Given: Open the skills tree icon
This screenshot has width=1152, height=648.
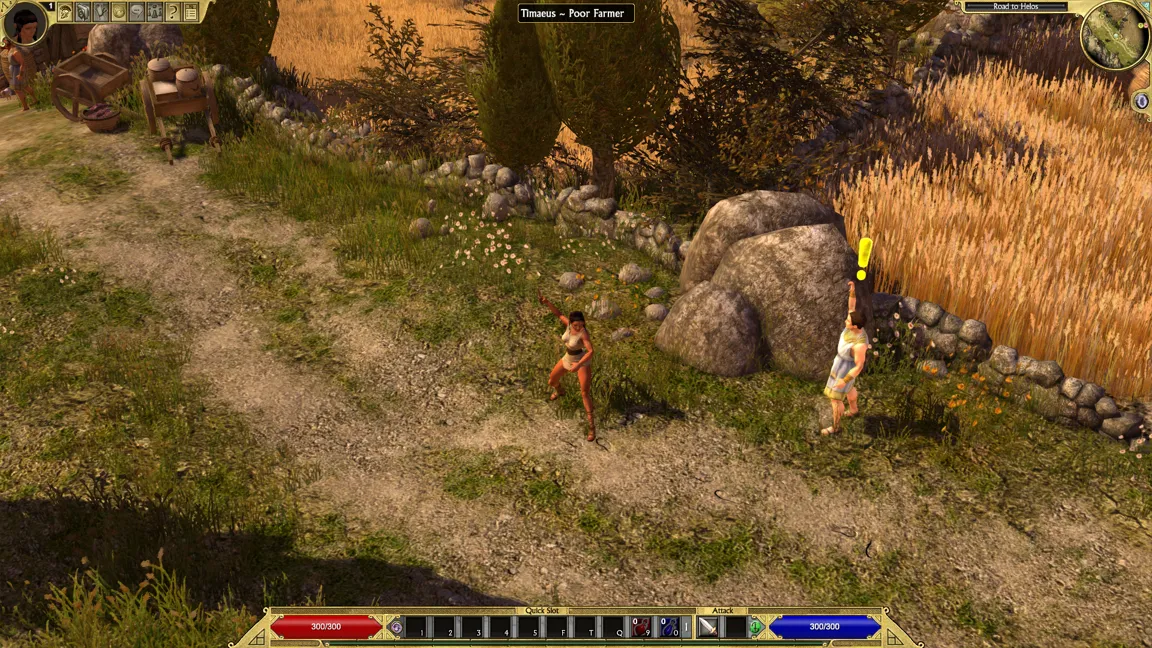Looking at the screenshot, I should click(101, 12).
